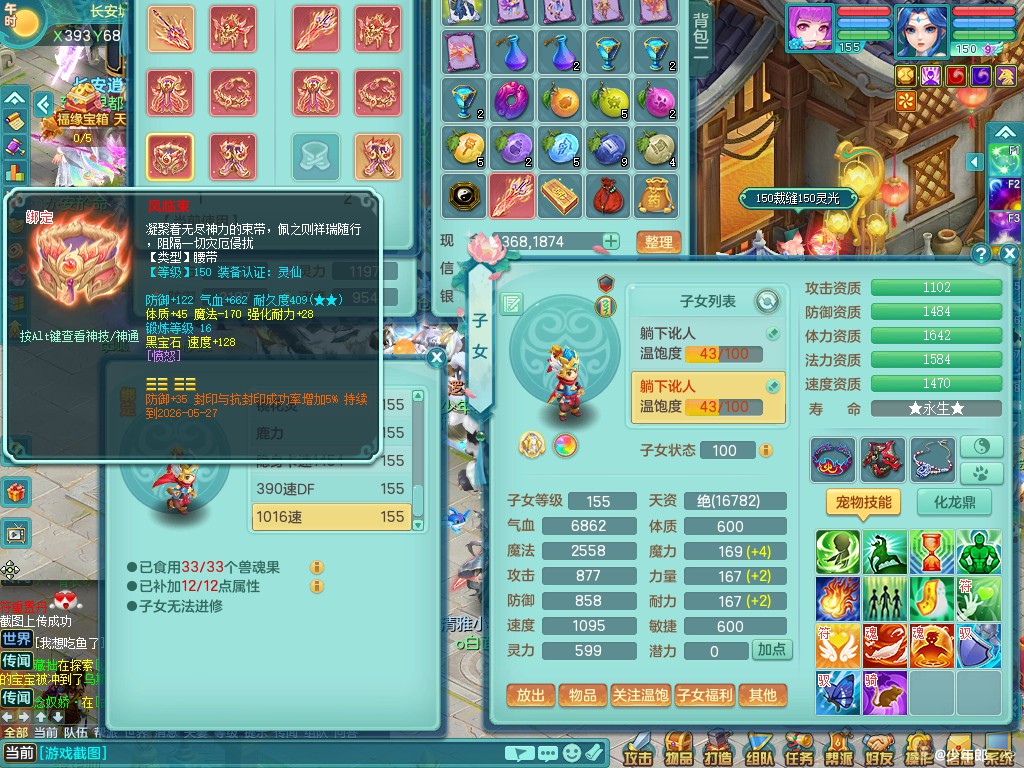This screenshot has width=1024, height=768.
Task: Click the chat emoji smiley button
Action: [x=572, y=753]
